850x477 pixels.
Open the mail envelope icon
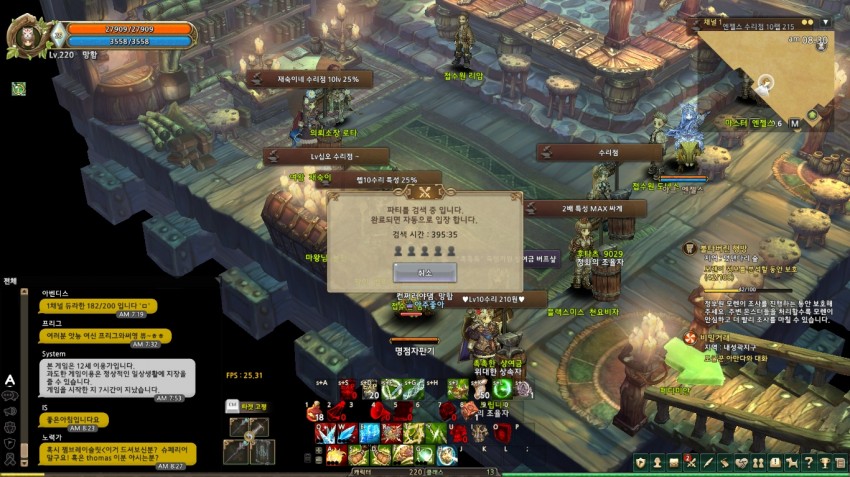[672, 461]
